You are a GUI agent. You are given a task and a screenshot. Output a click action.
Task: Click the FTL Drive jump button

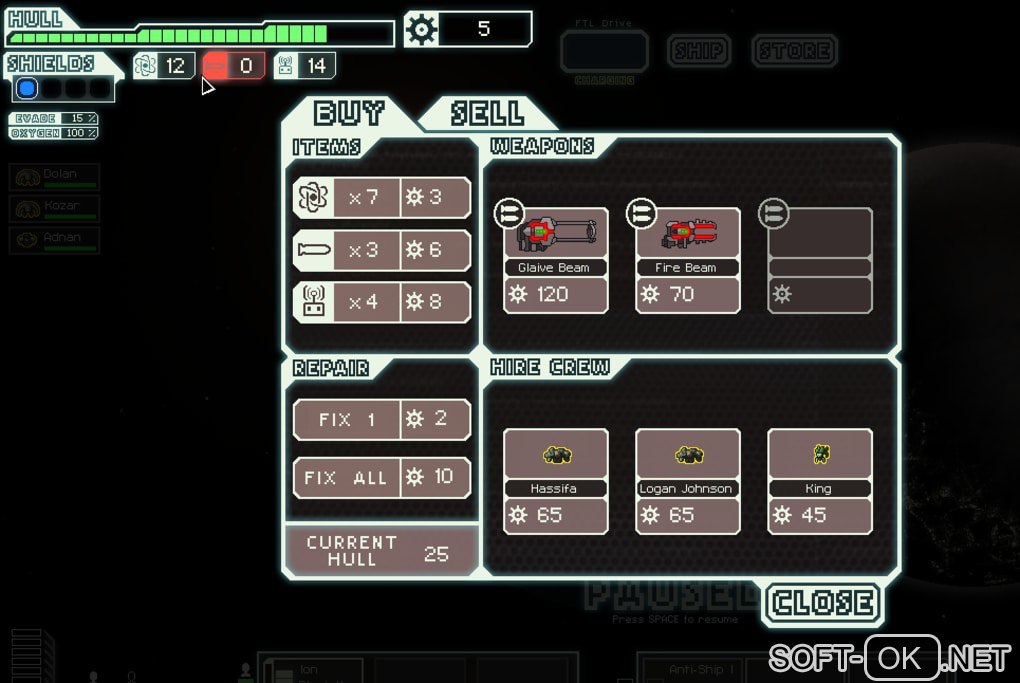[604, 51]
